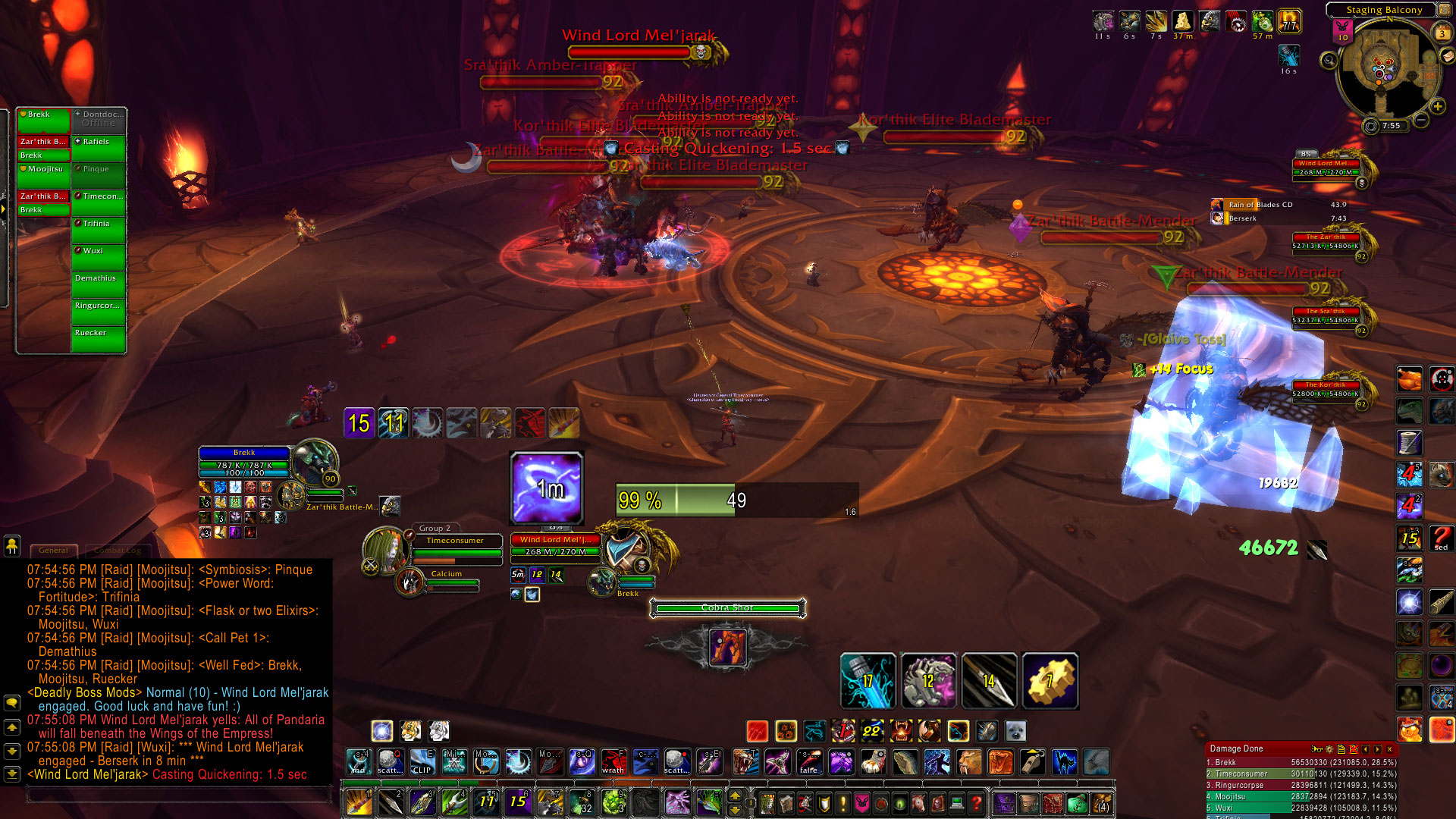Click the Wind Lord Mel'jarak target frame
The width and height of the screenshot is (1456, 819).
tap(556, 545)
